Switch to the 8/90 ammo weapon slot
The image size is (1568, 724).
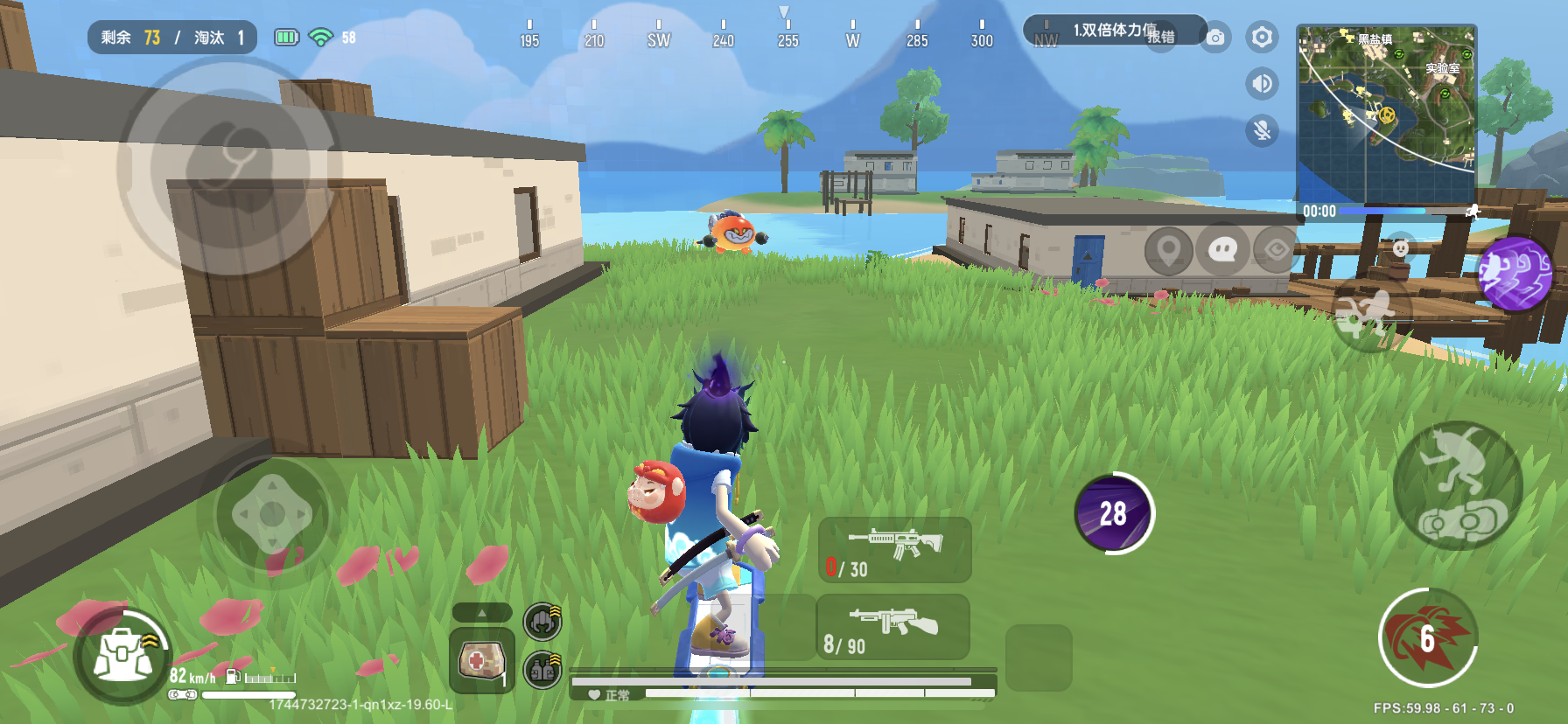[x=892, y=628]
